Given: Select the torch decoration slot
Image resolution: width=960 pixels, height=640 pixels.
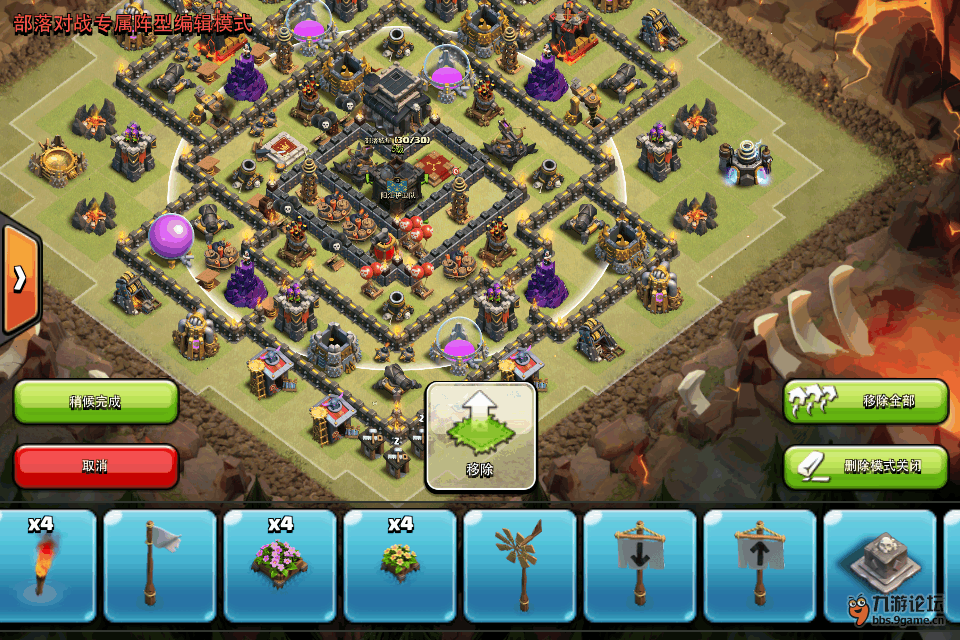Looking at the screenshot, I should [x=44, y=565].
